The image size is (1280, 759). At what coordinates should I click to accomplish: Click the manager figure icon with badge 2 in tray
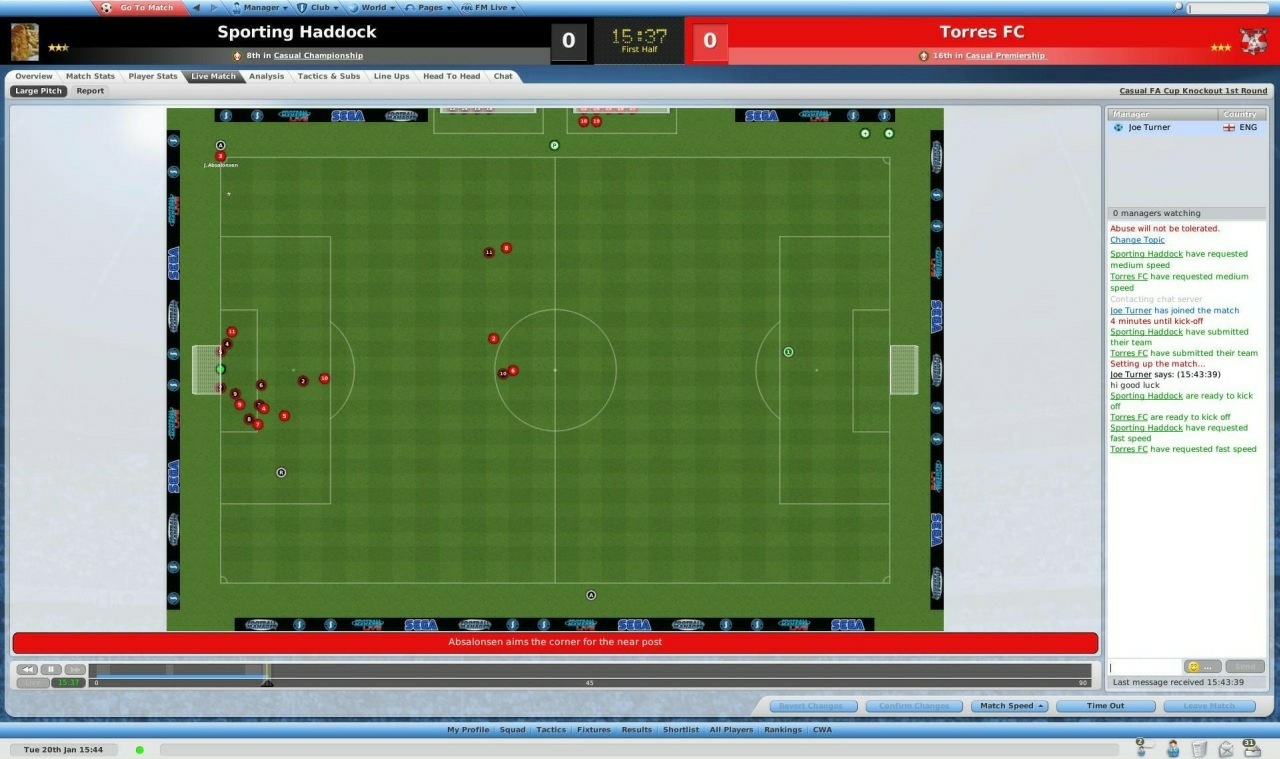pos(1141,750)
